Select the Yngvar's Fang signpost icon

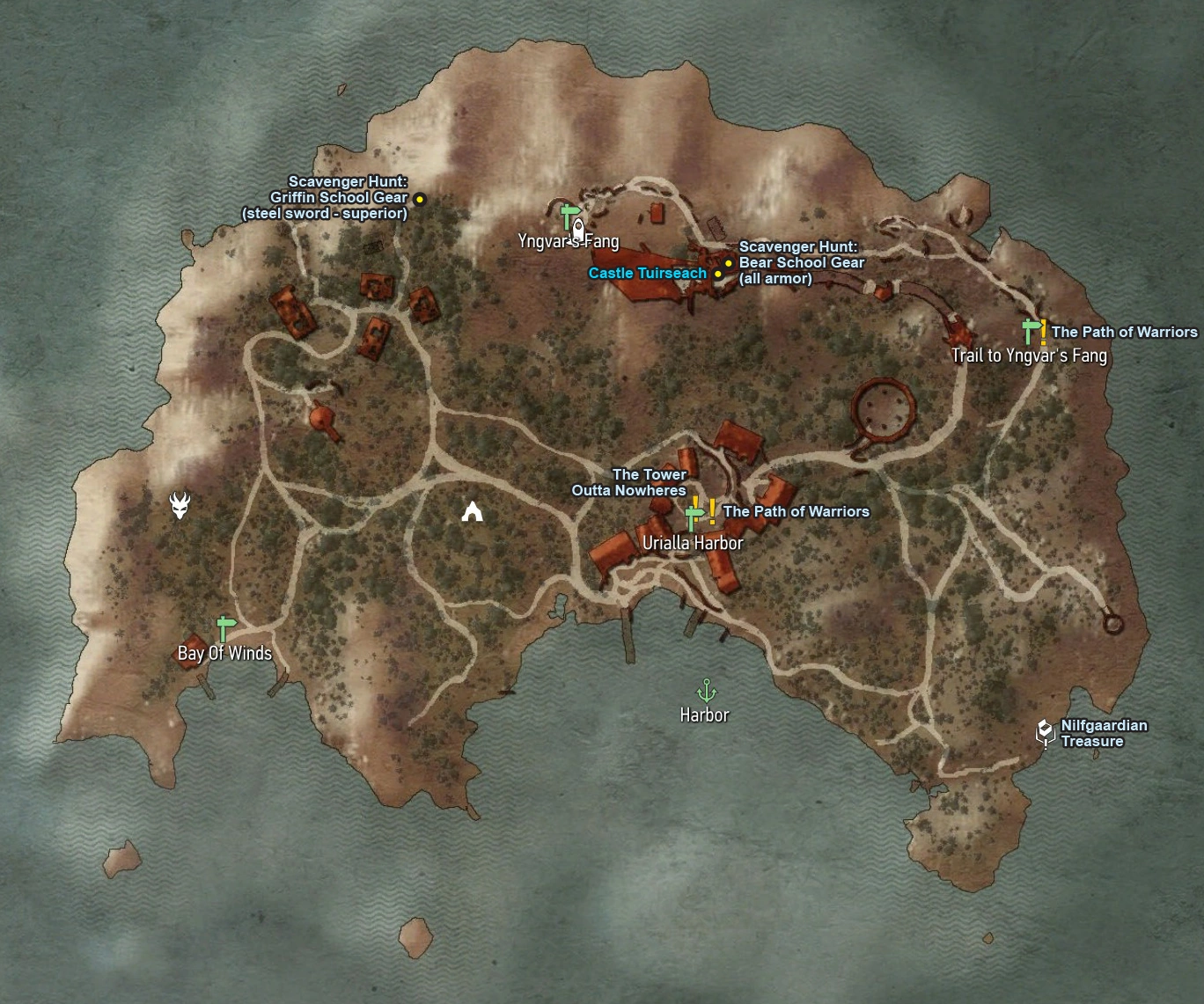(x=568, y=212)
